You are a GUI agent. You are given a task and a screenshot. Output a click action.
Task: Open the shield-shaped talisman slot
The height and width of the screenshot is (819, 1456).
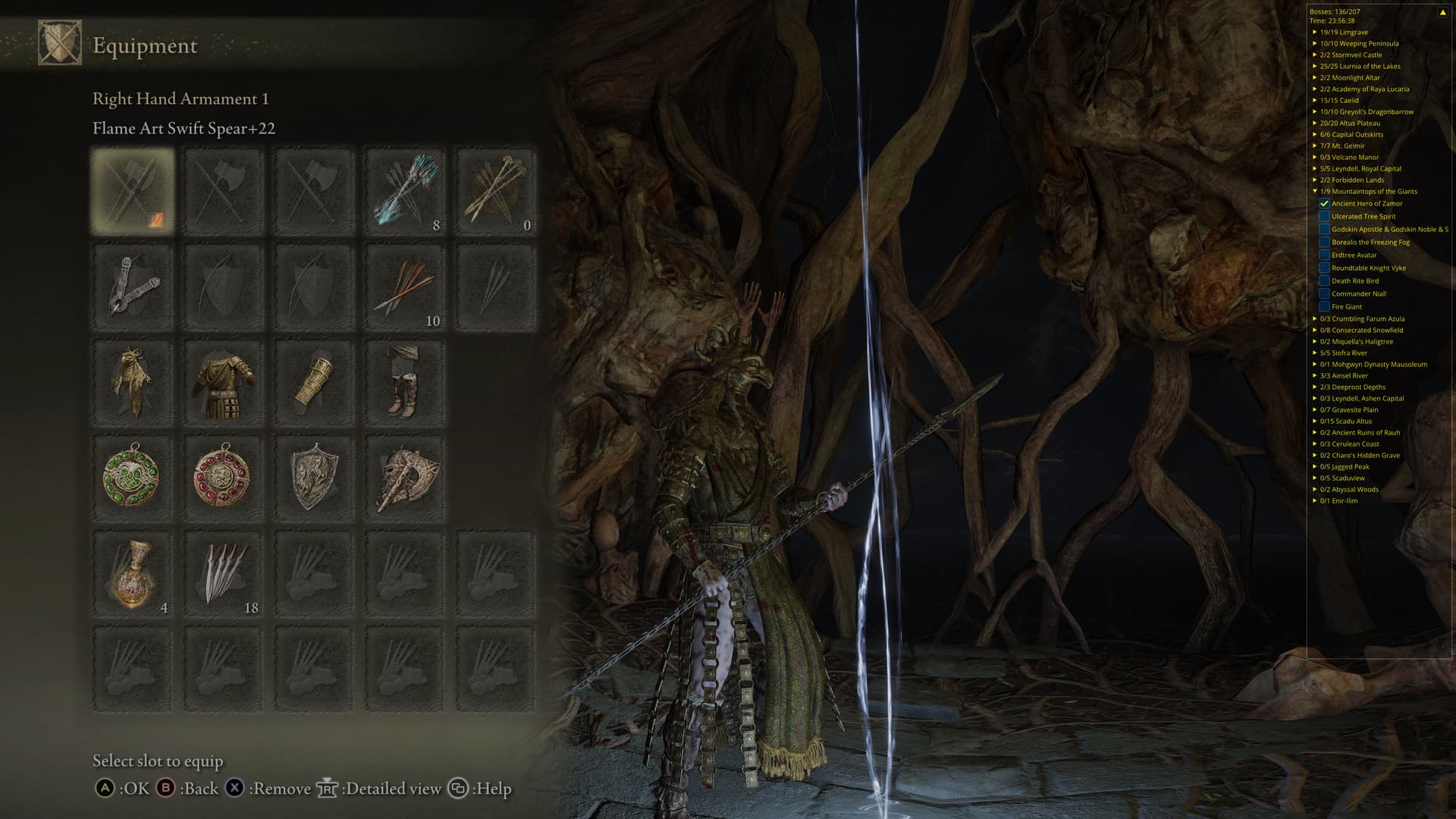[x=315, y=478]
